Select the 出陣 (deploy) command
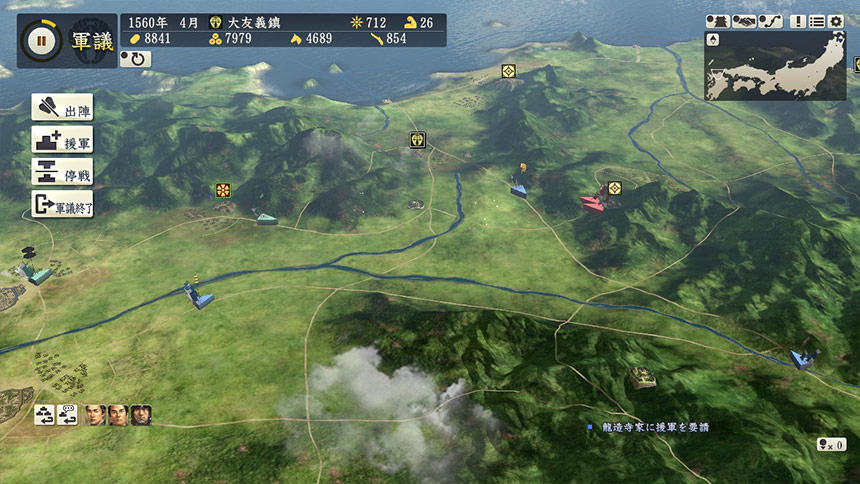Screen dimensions: 860x484 (x=62, y=108)
